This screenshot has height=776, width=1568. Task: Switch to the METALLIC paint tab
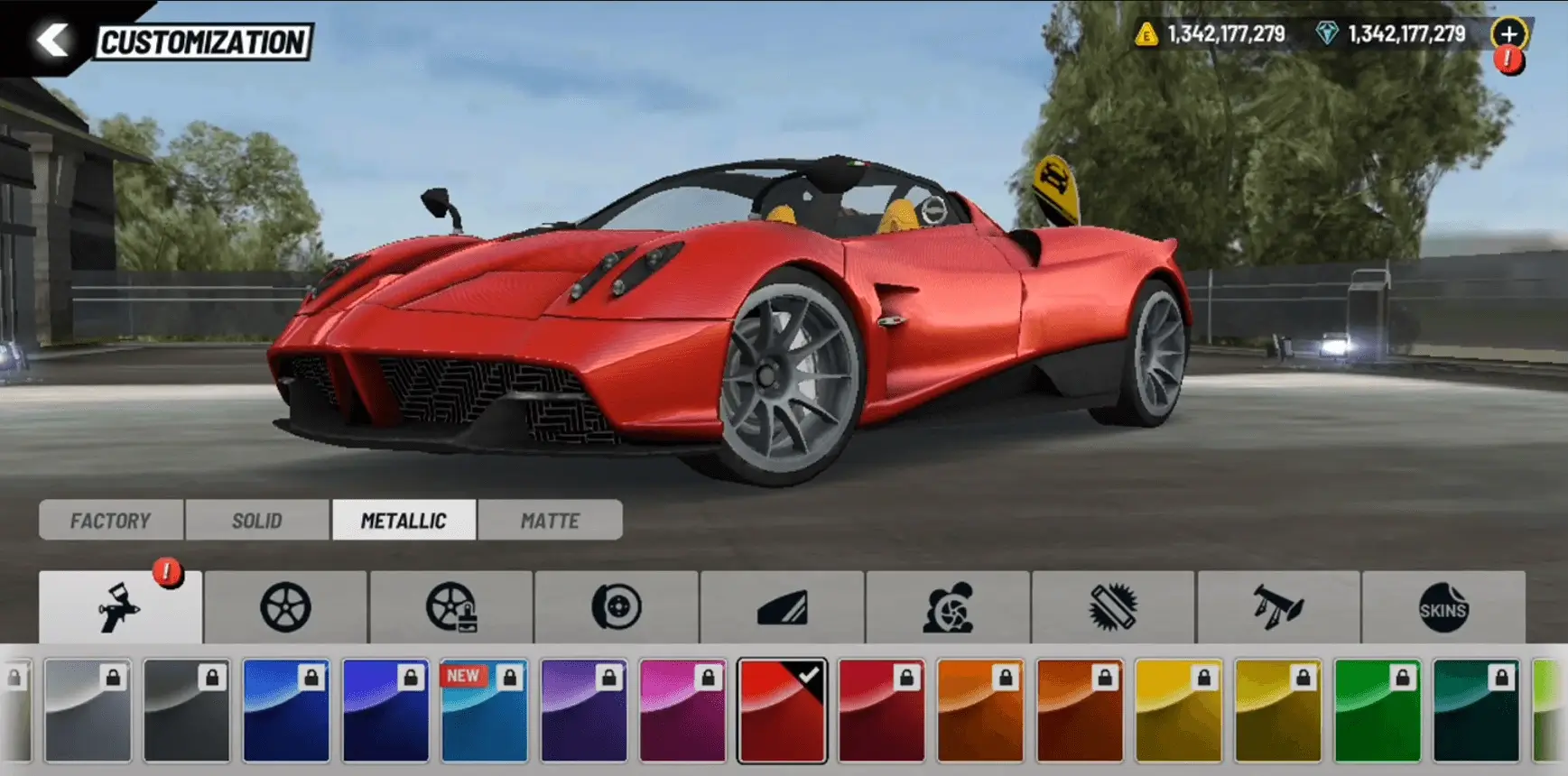[404, 520]
